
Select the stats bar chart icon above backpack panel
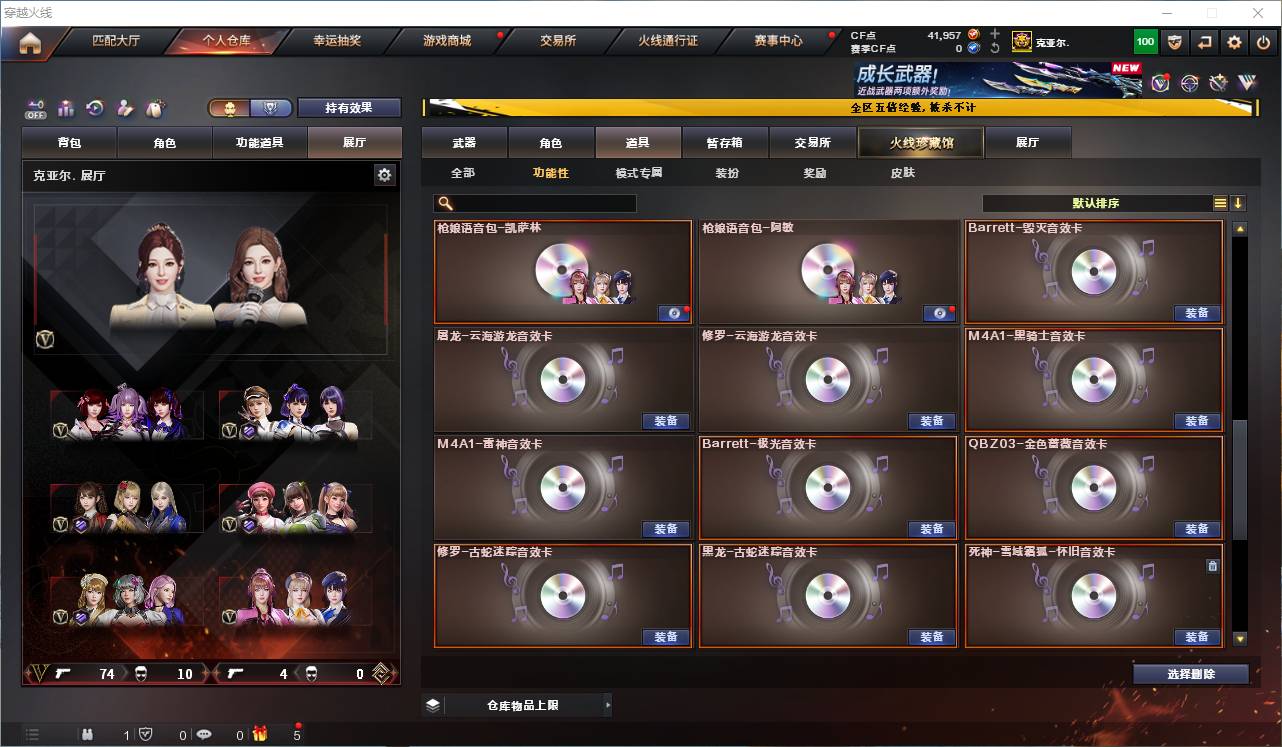click(x=66, y=108)
